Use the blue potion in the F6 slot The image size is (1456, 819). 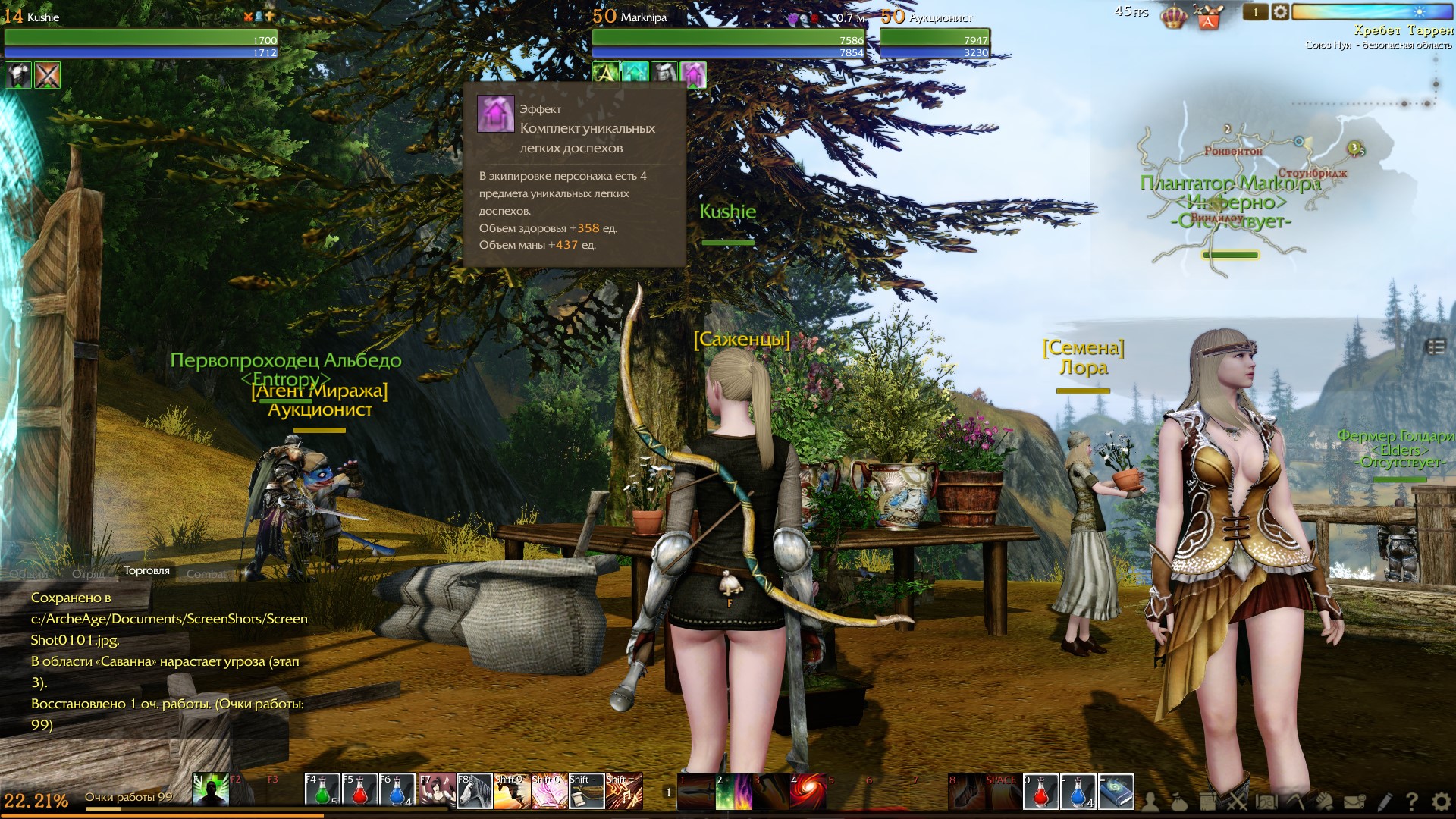click(397, 791)
